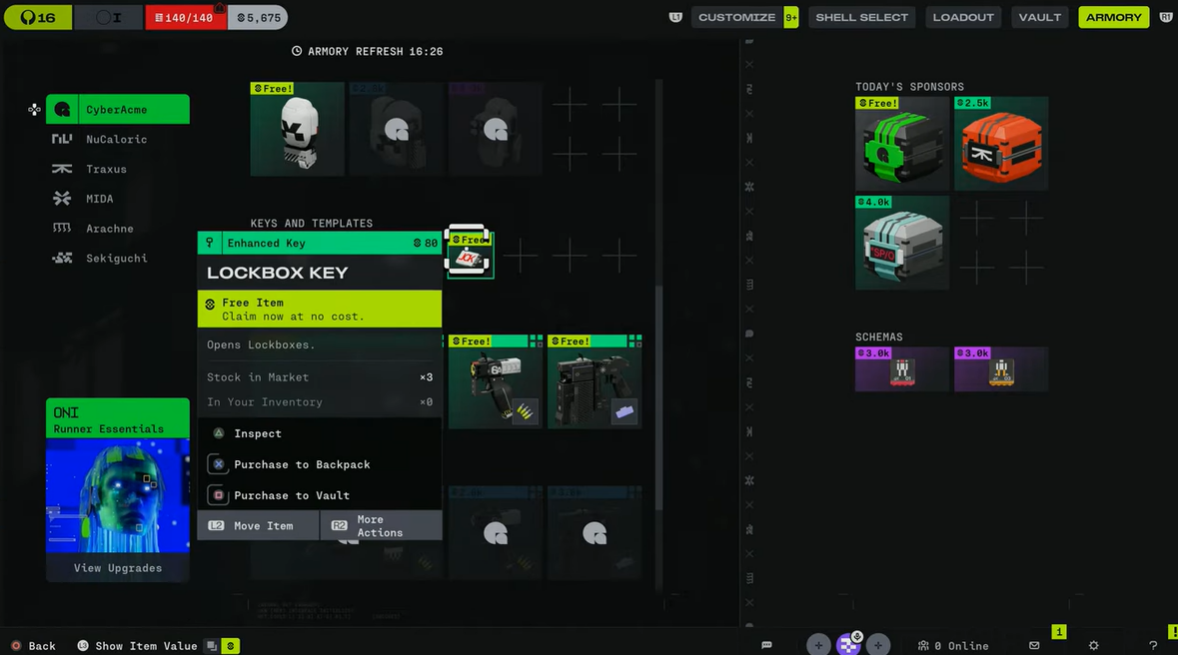Open the Customize tab
This screenshot has width=1178, height=655.
[737, 17]
